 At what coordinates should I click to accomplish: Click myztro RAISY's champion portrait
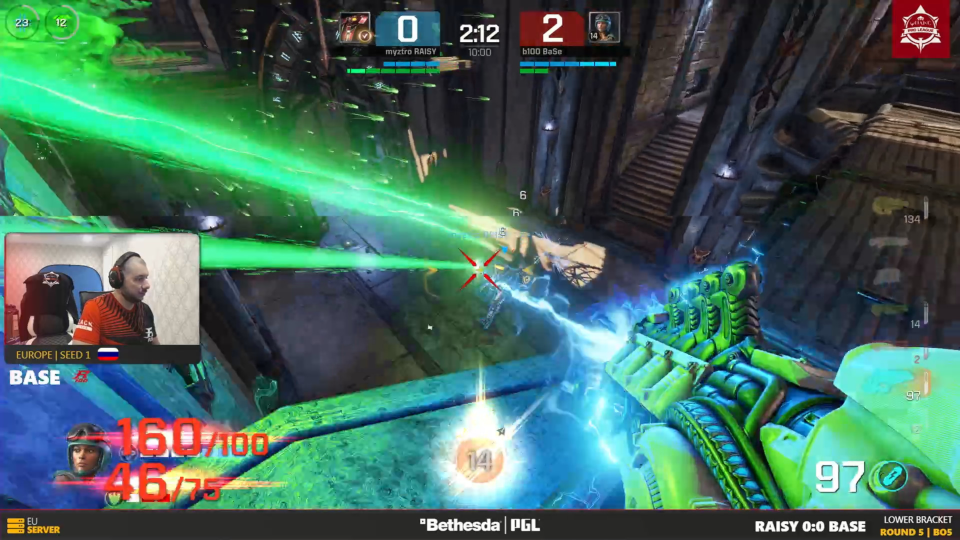coord(352,27)
